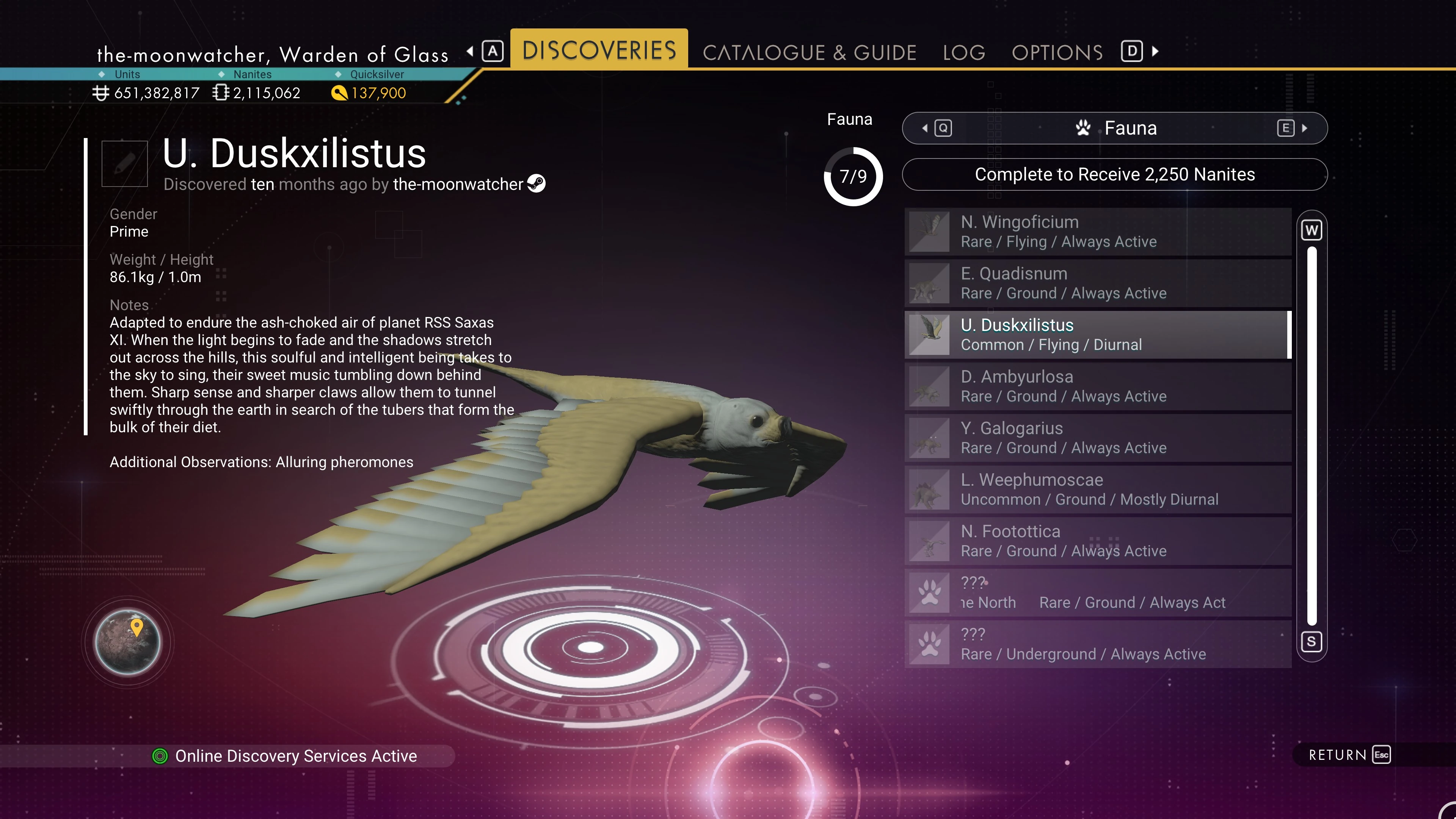Show the Y. Galogarius discovery
This screenshot has width=1456, height=819.
[1097, 438]
